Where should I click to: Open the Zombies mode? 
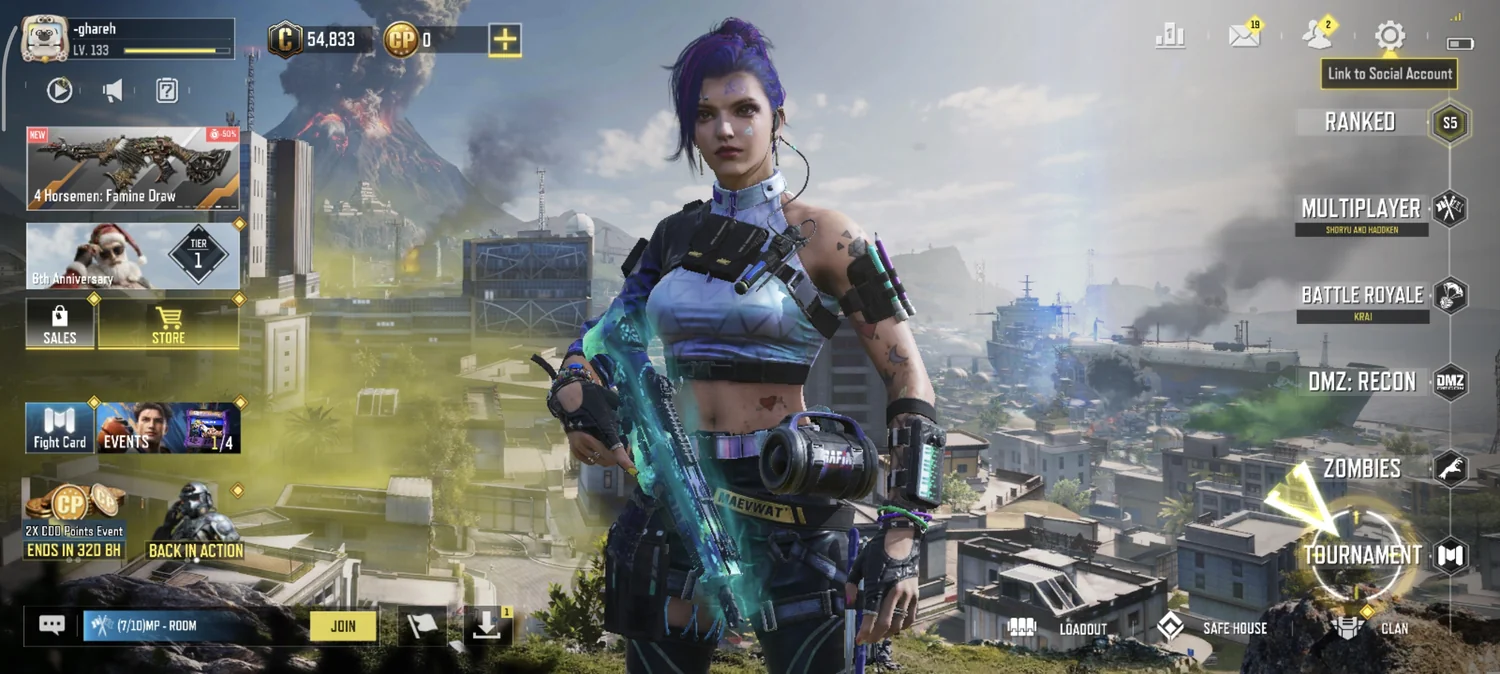click(x=1362, y=468)
